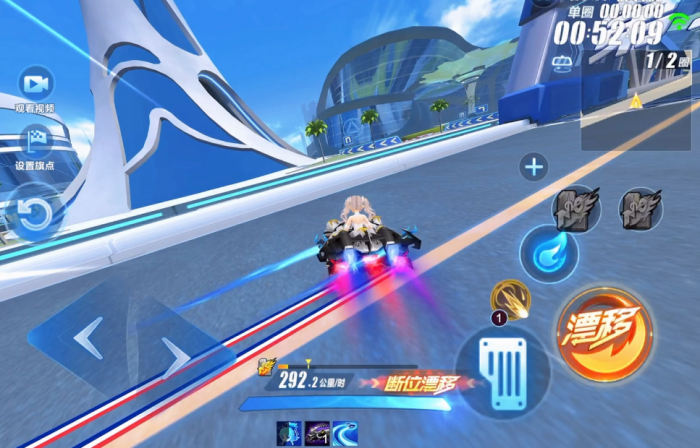Reset the car with the circular arrow
Image resolution: width=700 pixels, height=448 pixels.
click(34, 213)
